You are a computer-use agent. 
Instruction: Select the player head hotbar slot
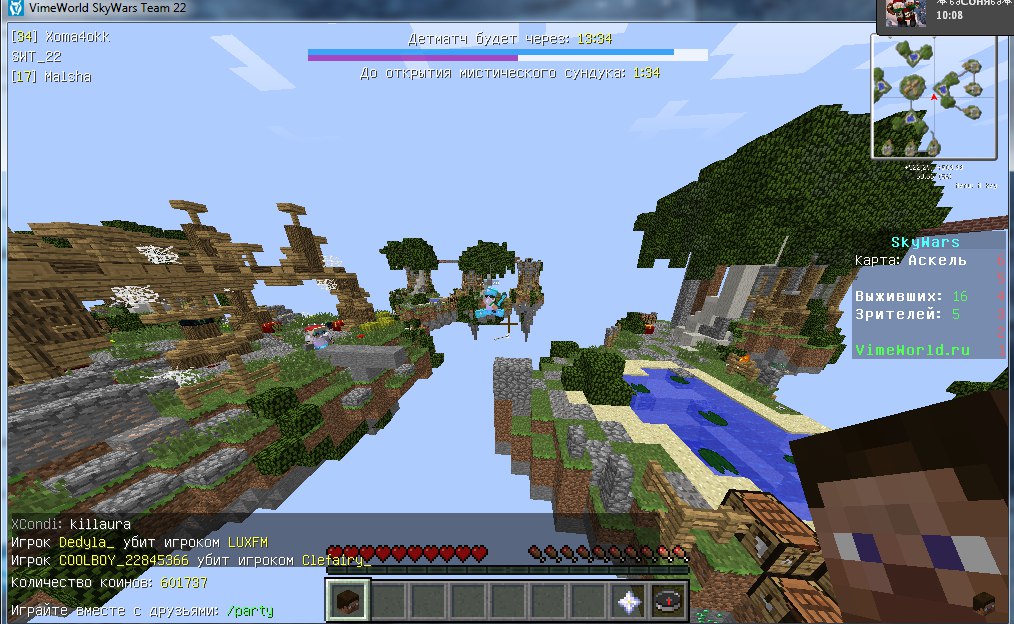point(347,600)
